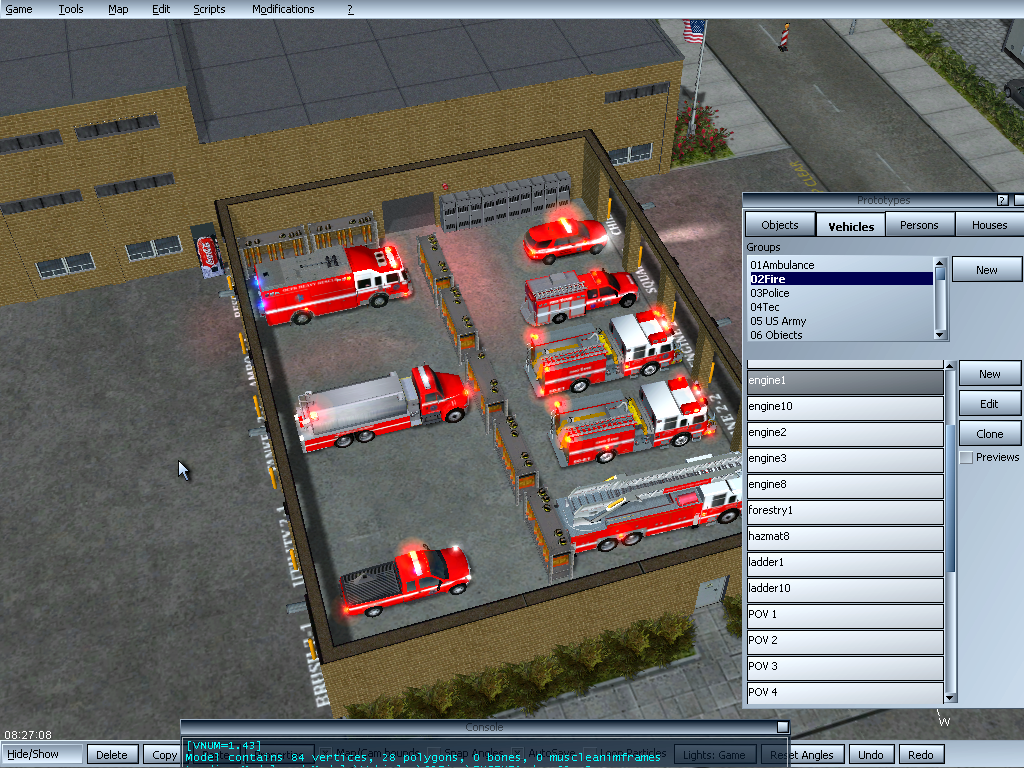Clone the selected prototype
The width and height of the screenshot is (1024, 768).
(x=989, y=434)
